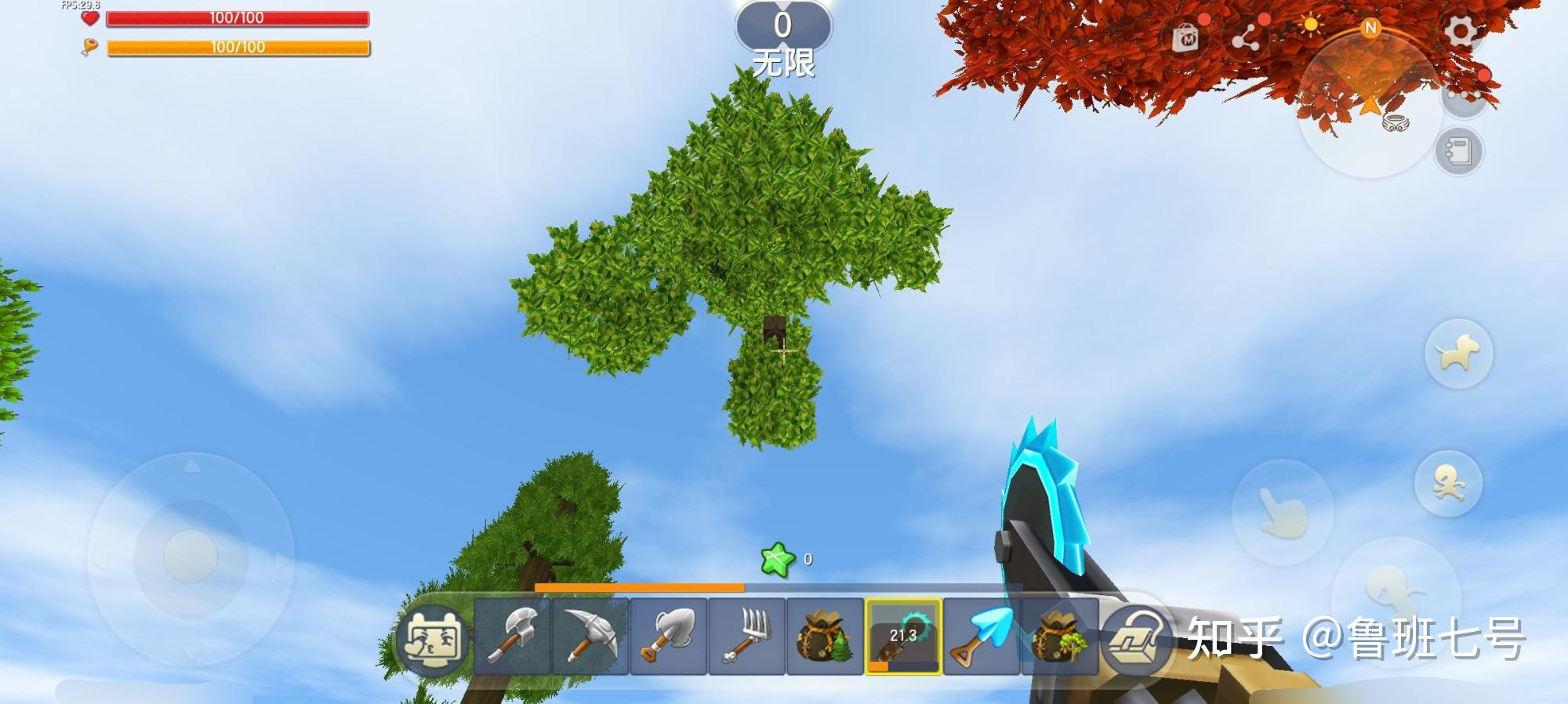Select the blue crystal shovel slot

tap(982, 636)
